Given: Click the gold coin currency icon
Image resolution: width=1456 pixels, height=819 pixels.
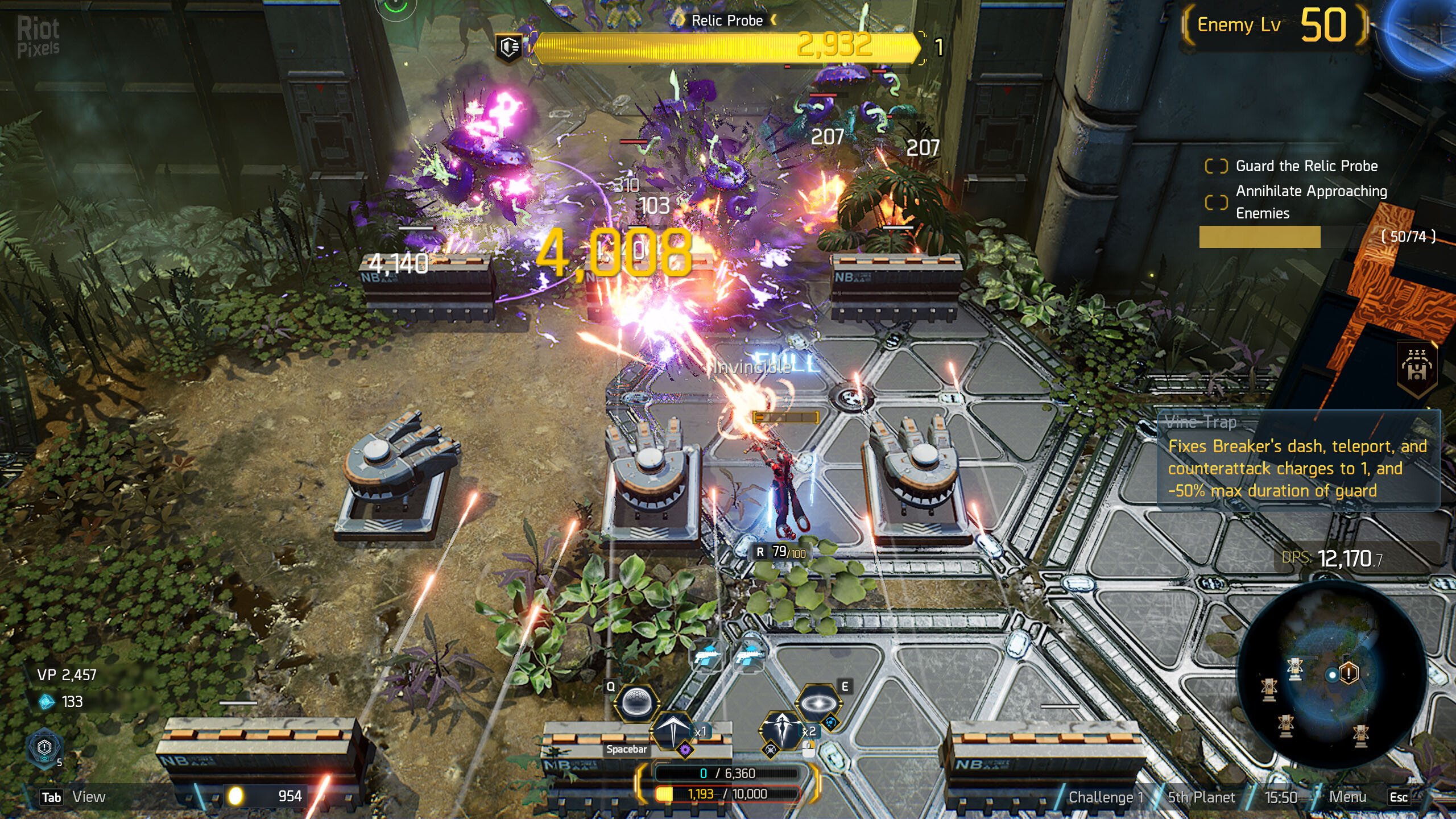Looking at the screenshot, I should coord(235,796).
